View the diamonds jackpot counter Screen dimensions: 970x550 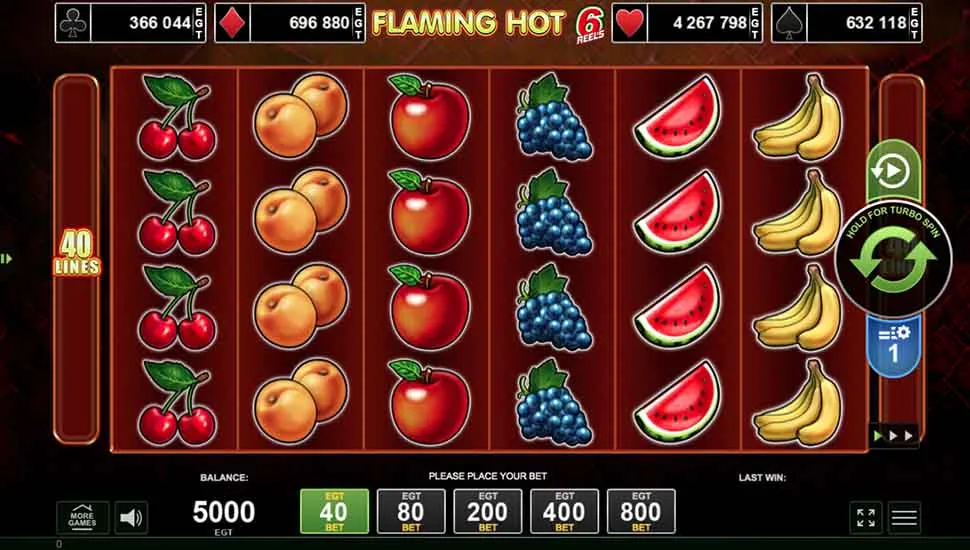288,22
